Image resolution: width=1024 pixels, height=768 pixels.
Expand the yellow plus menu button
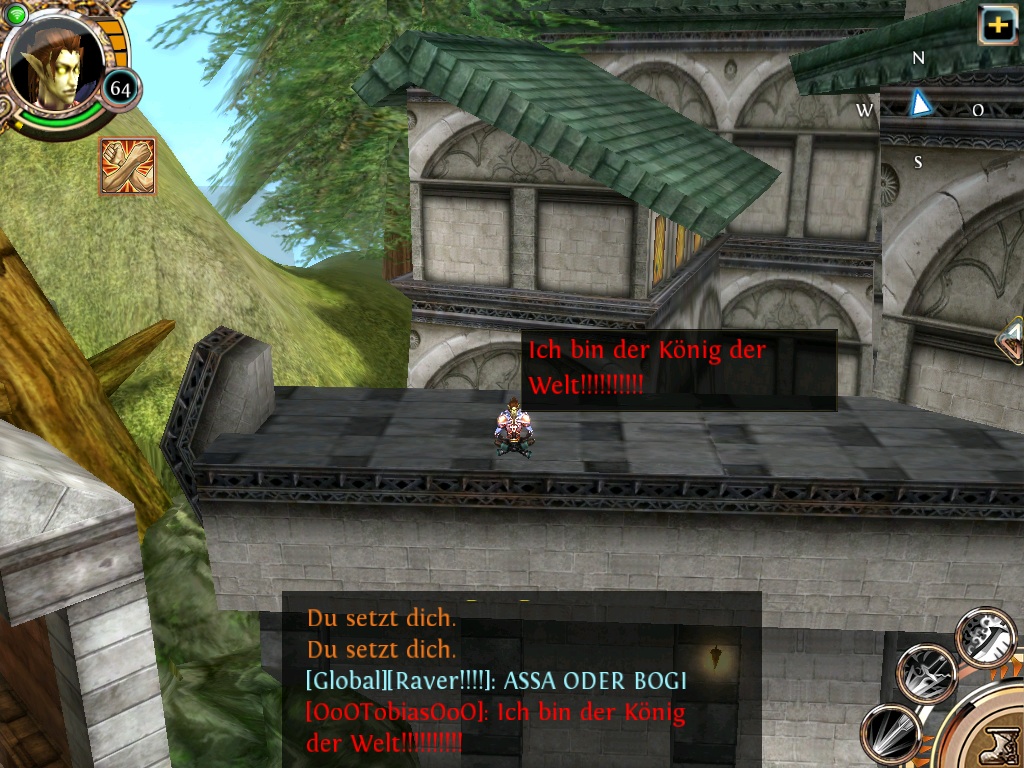click(997, 25)
